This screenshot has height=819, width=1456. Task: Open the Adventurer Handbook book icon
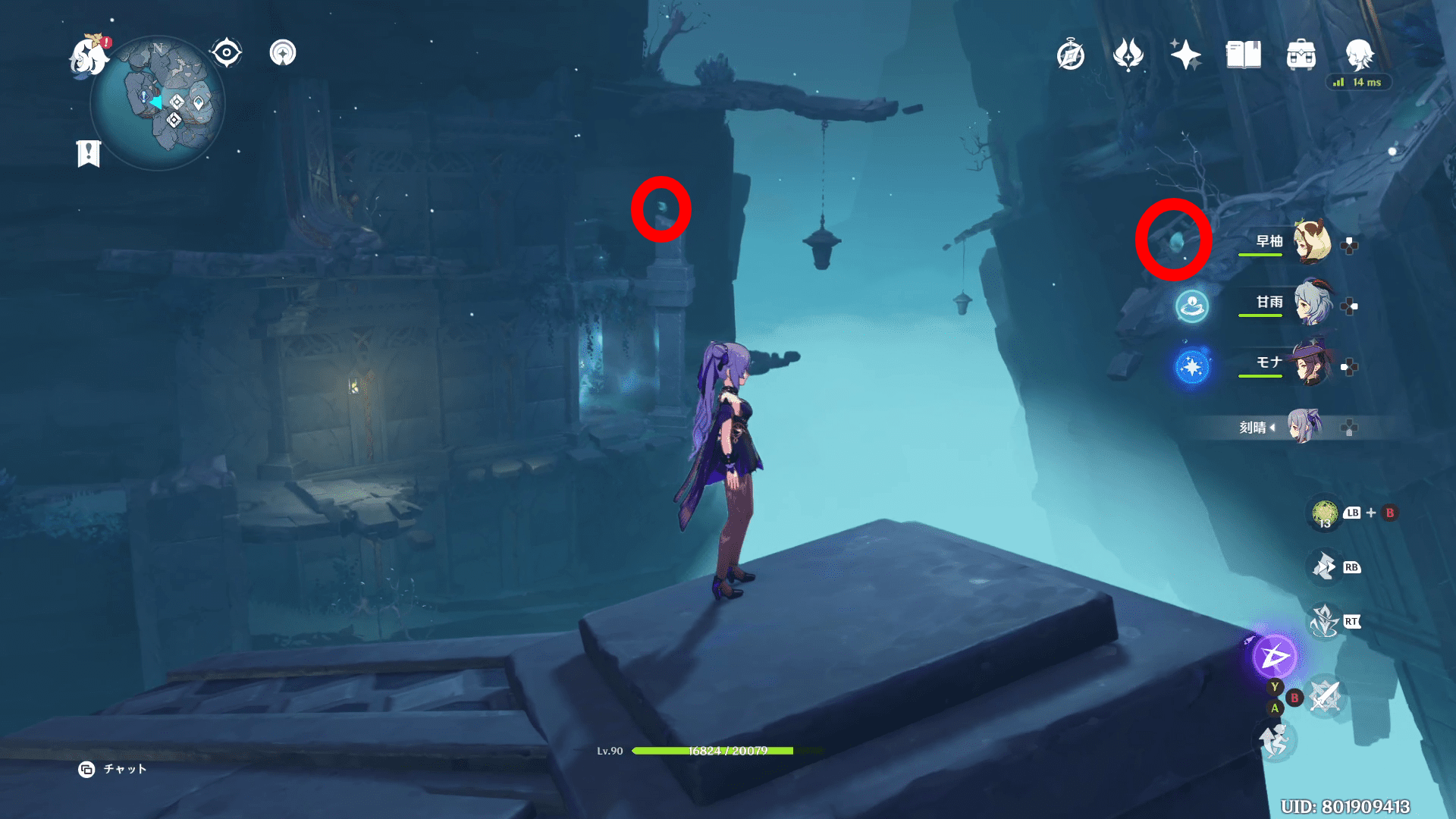coord(1243,55)
